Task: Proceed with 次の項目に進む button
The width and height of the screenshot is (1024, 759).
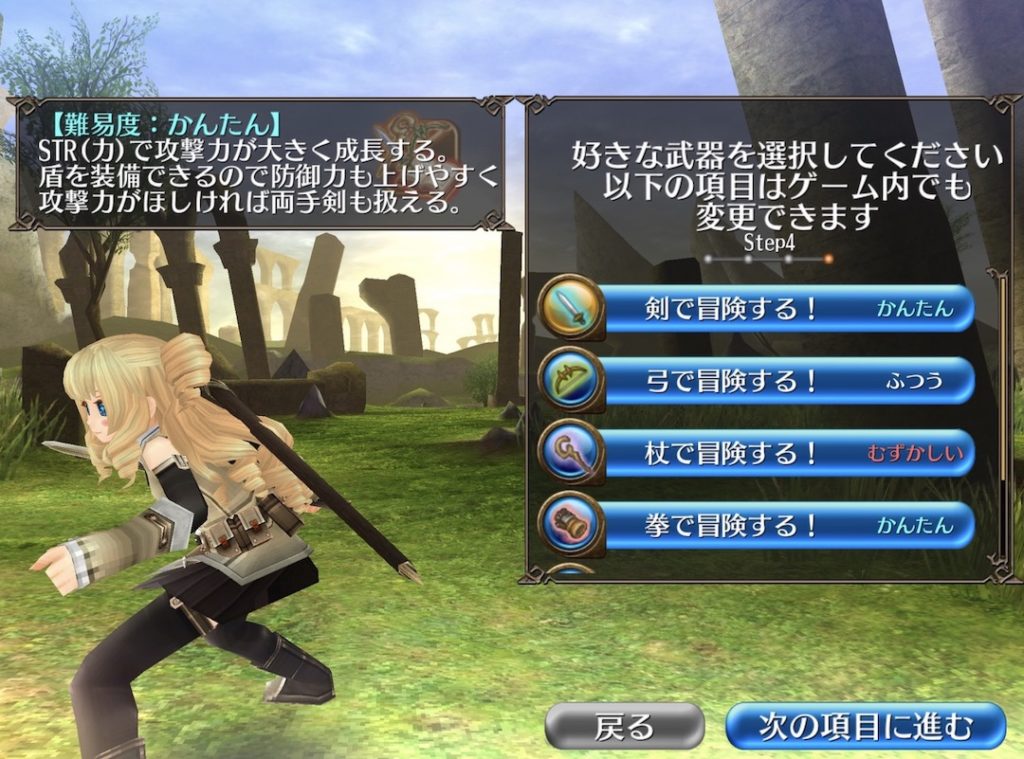Action: (864, 726)
